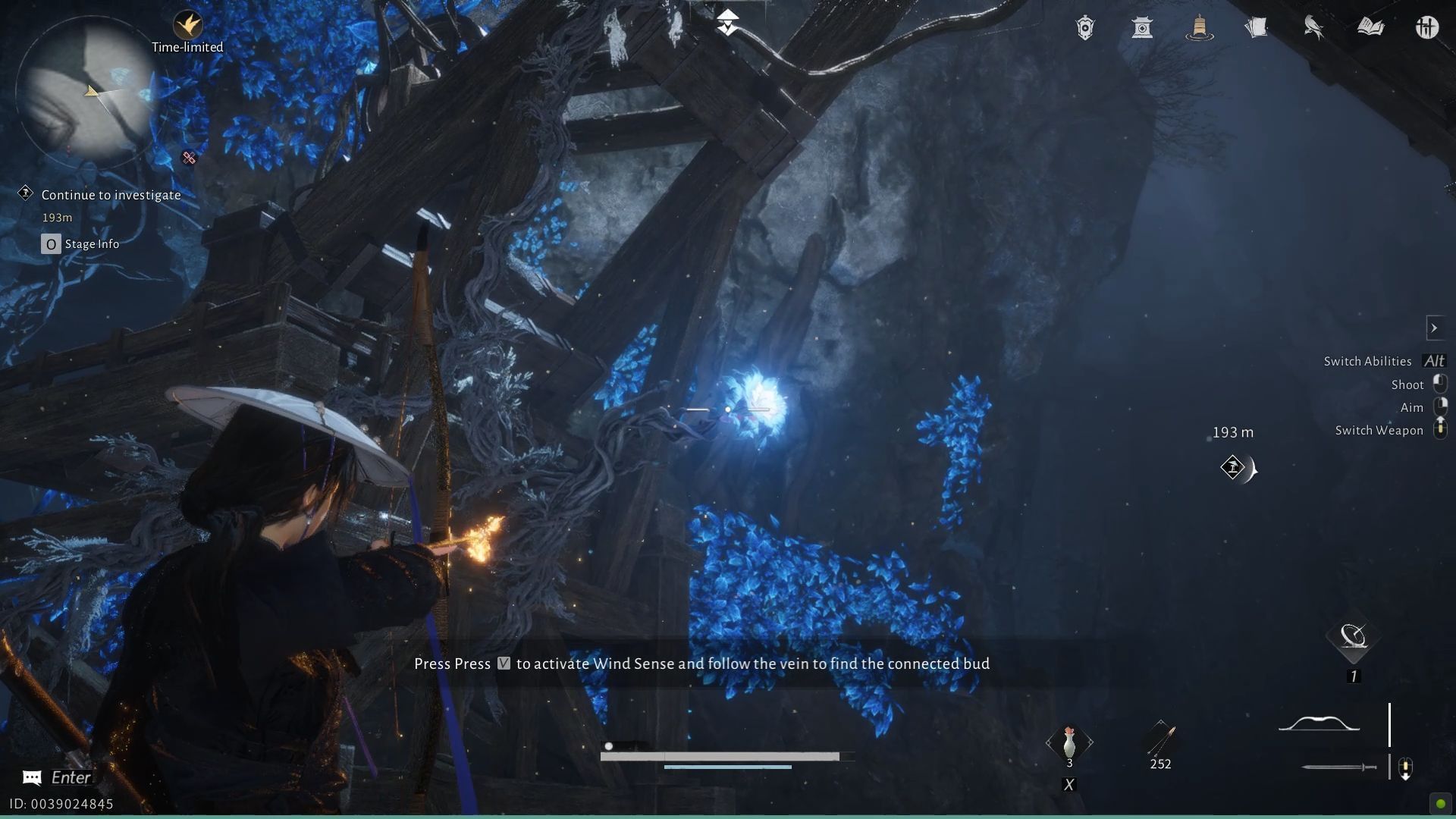The image size is (1456, 819).
Task: Select the incense bell icon
Action: (1199, 27)
